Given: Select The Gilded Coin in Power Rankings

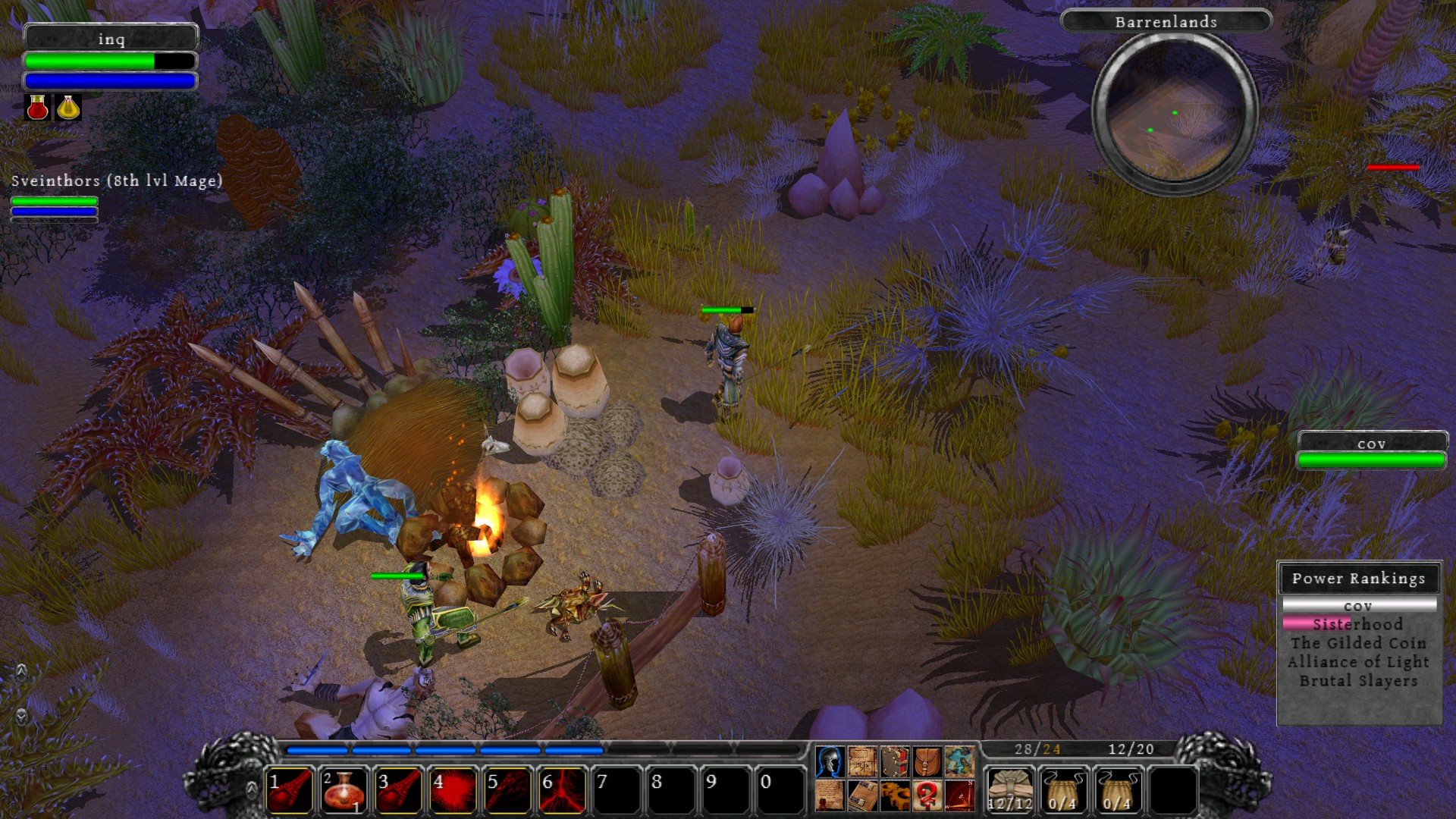Looking at the screenshot, I should [x=1359, y=642].
